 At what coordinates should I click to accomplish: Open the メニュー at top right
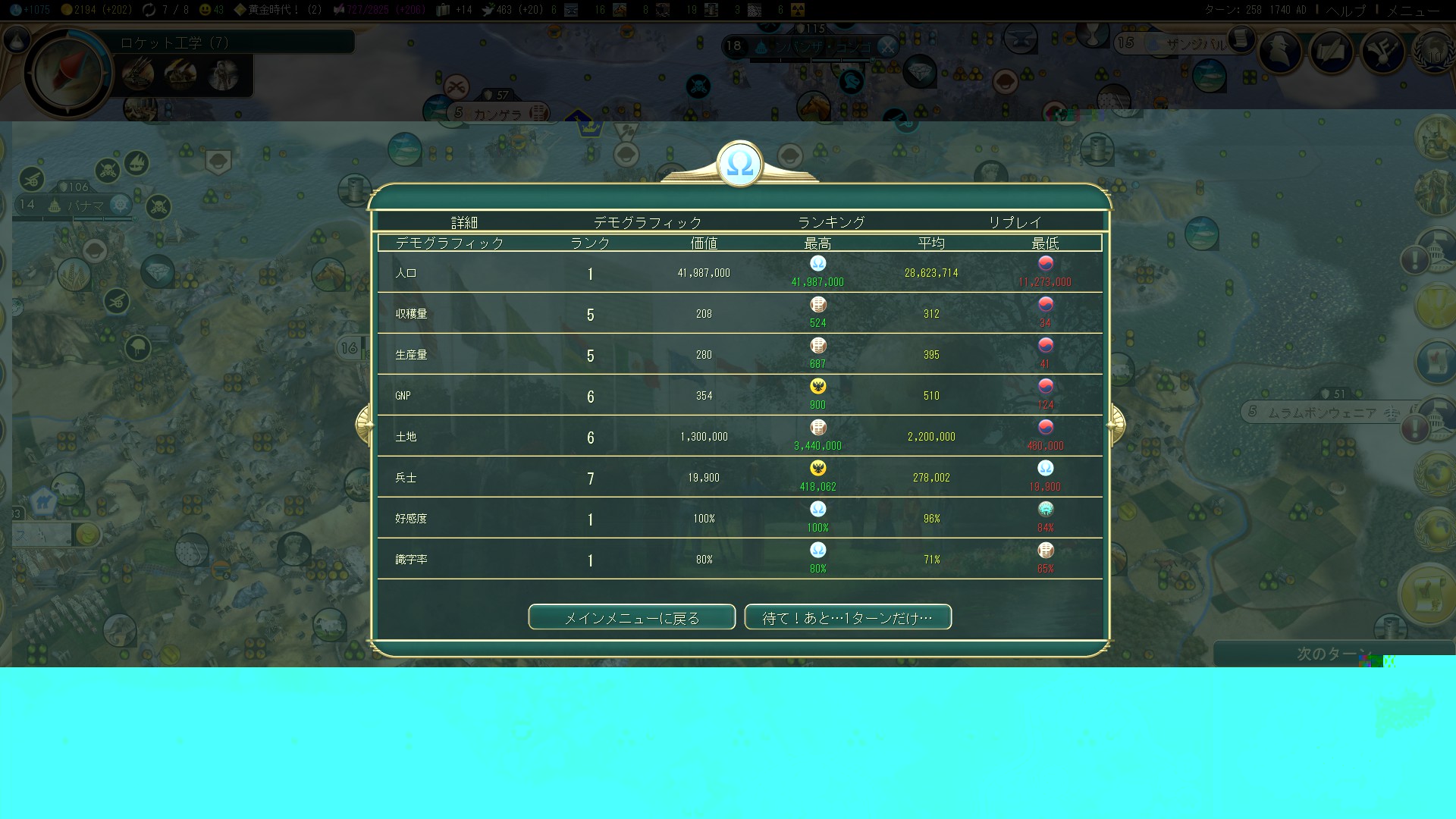[1413, 10]
